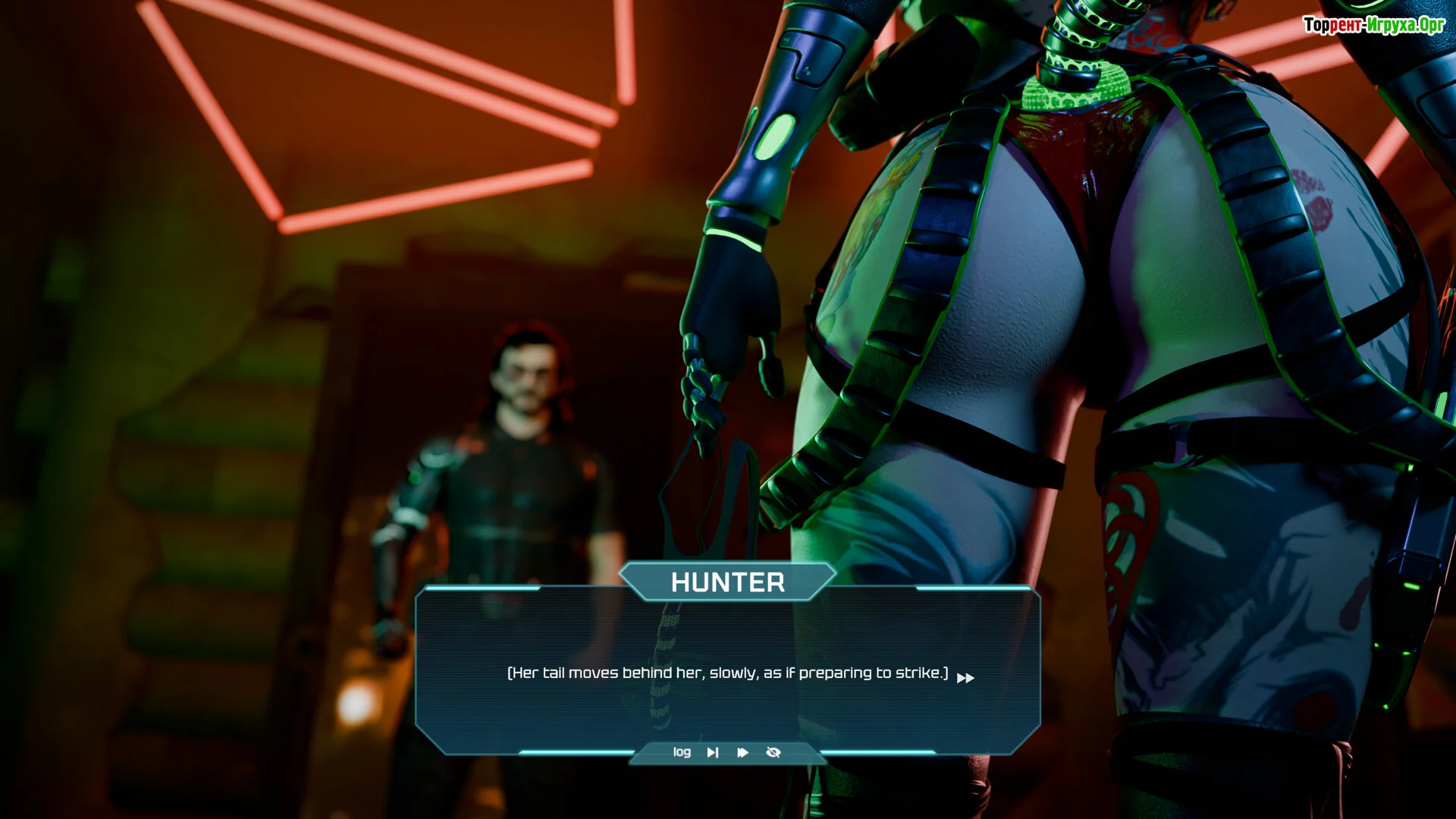Advance dialogue with the fast-forward arrows
Screen dimensions: 1456x819
click(965, 678)
